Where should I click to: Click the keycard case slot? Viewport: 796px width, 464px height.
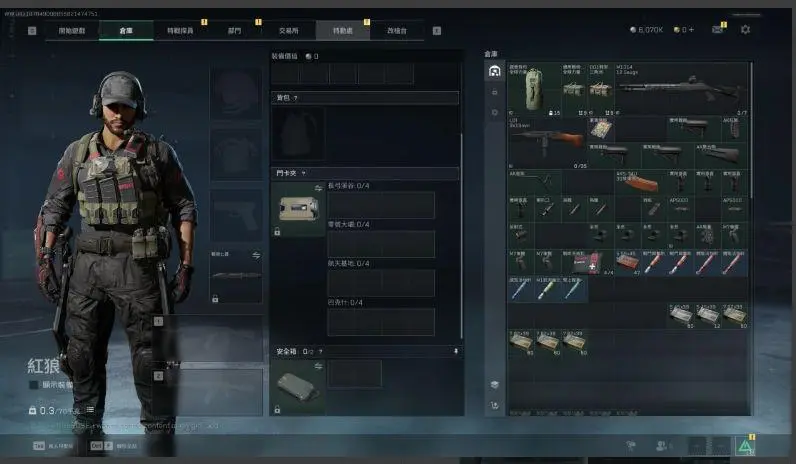(297, 206)
